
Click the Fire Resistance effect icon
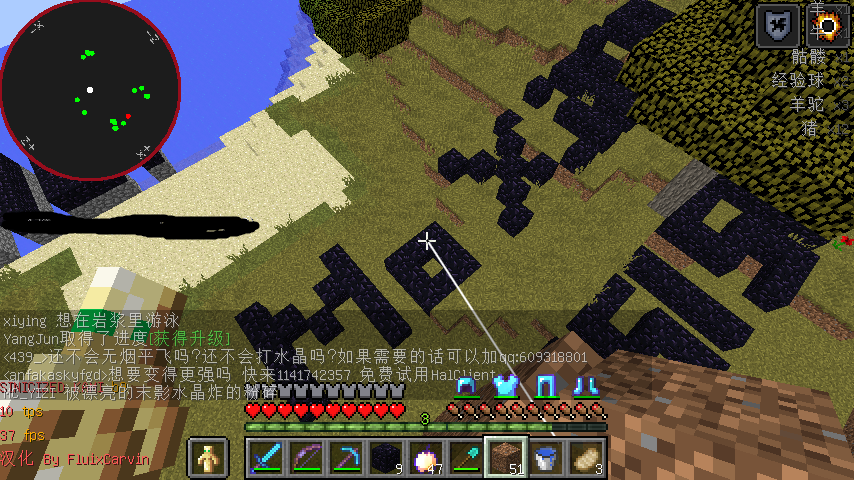click(827, 25)
